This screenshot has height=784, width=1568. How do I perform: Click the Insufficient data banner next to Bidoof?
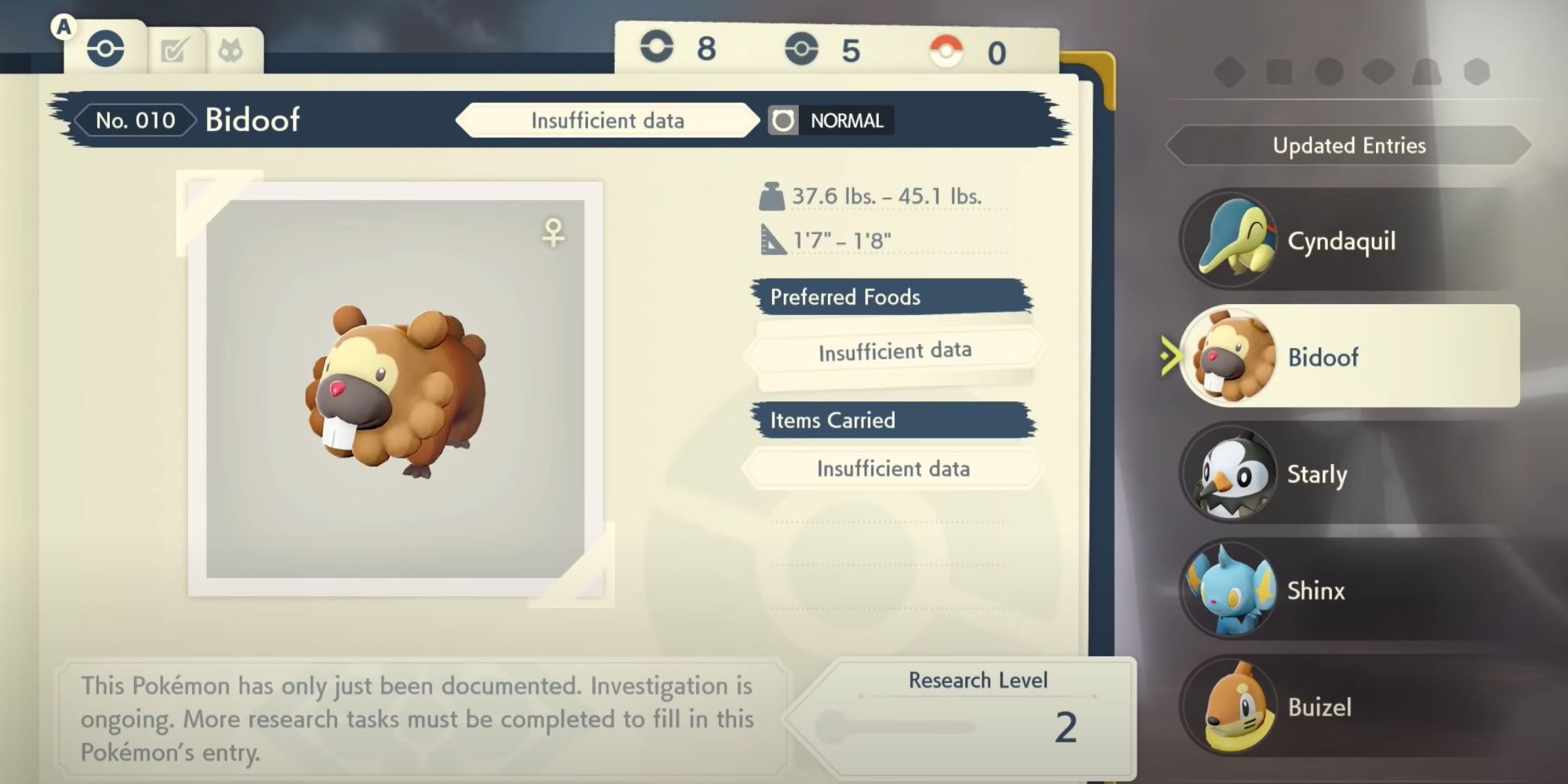608,121
